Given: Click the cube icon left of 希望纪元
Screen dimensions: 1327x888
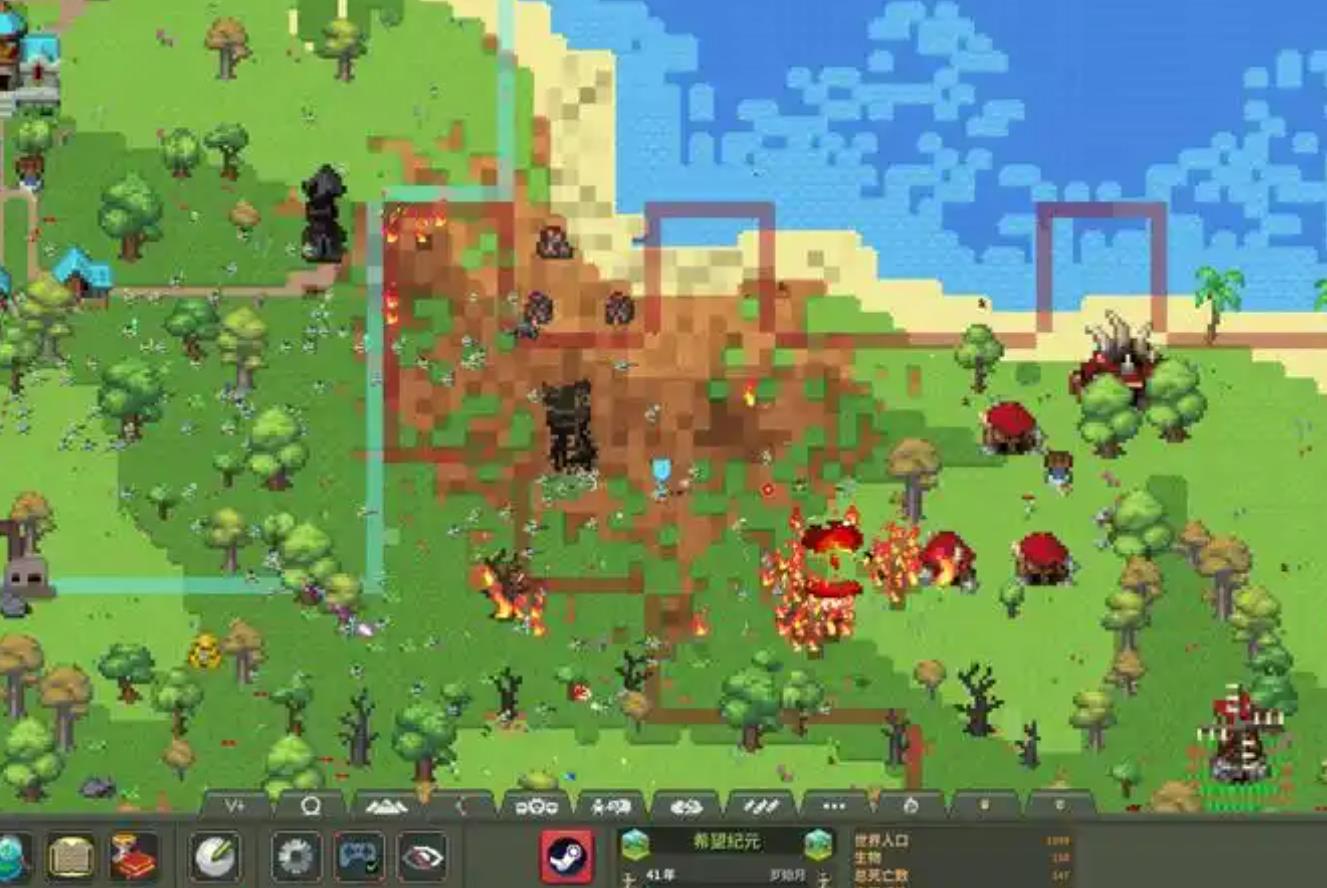Looking at the screenshot, I should pos(634,845).
